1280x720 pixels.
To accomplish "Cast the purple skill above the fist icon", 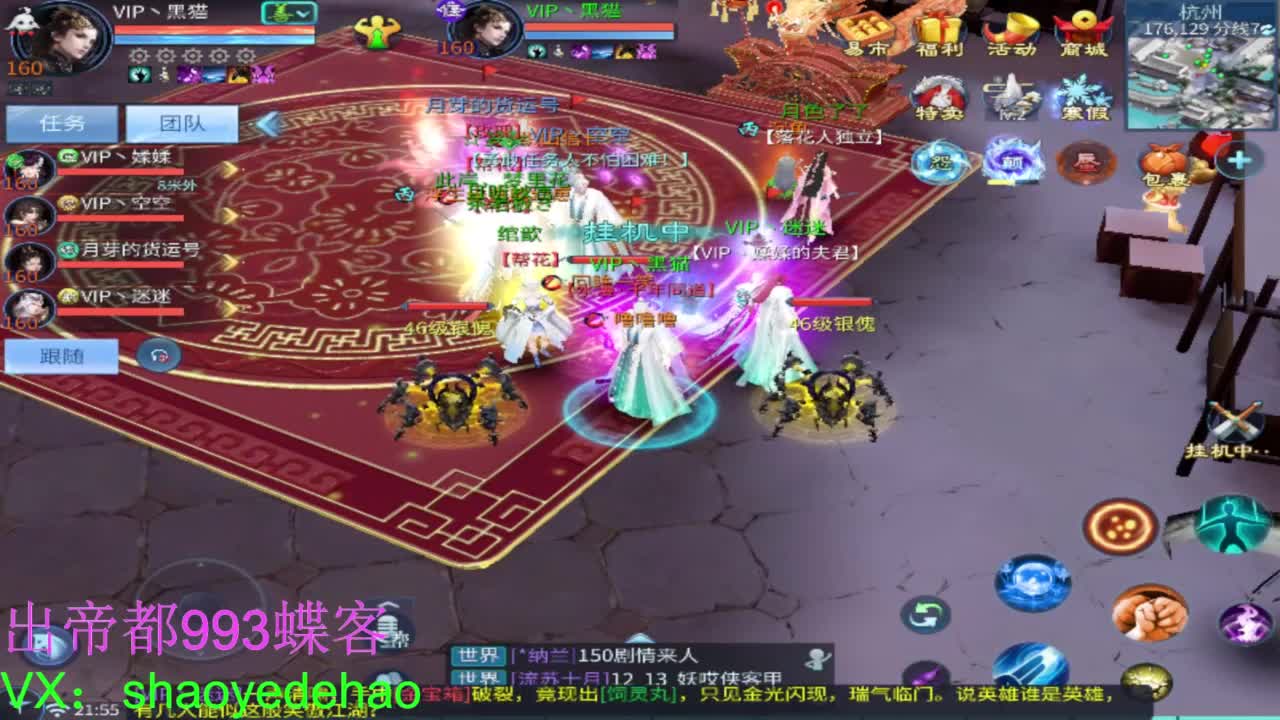I will [1244, 622].
